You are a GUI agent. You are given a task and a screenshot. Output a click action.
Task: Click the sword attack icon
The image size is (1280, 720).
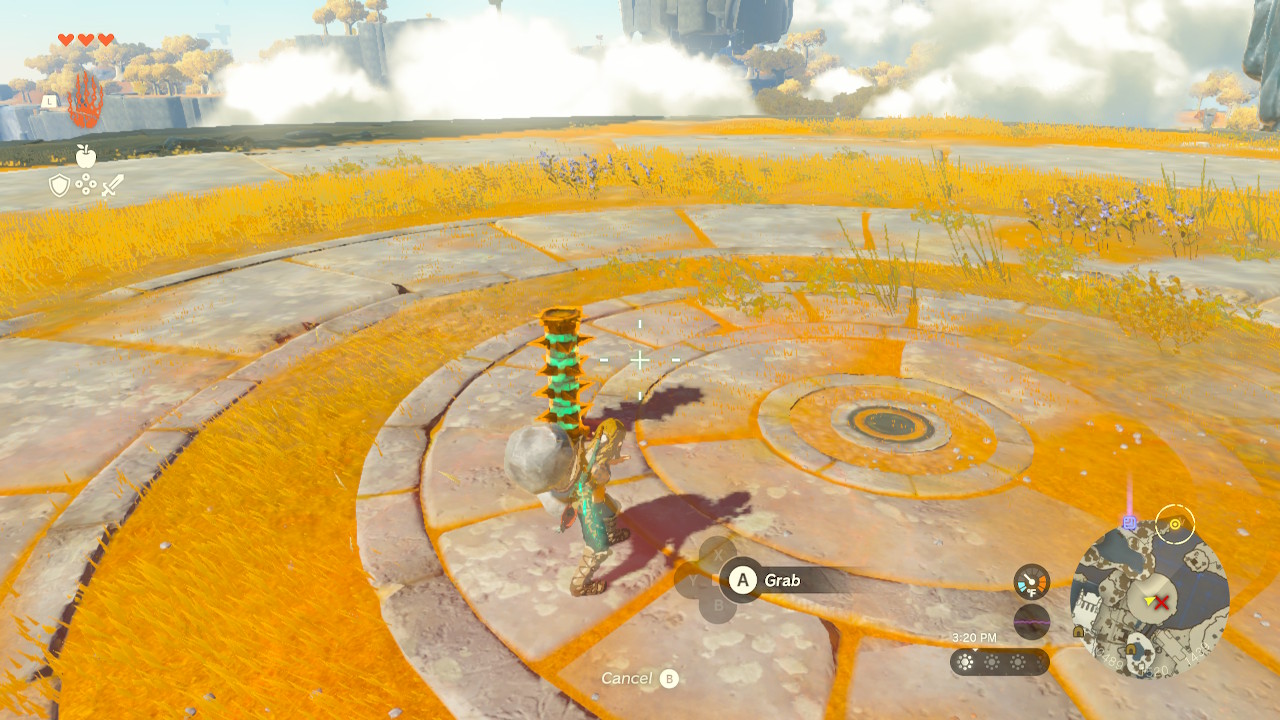[x=113, y=185]
